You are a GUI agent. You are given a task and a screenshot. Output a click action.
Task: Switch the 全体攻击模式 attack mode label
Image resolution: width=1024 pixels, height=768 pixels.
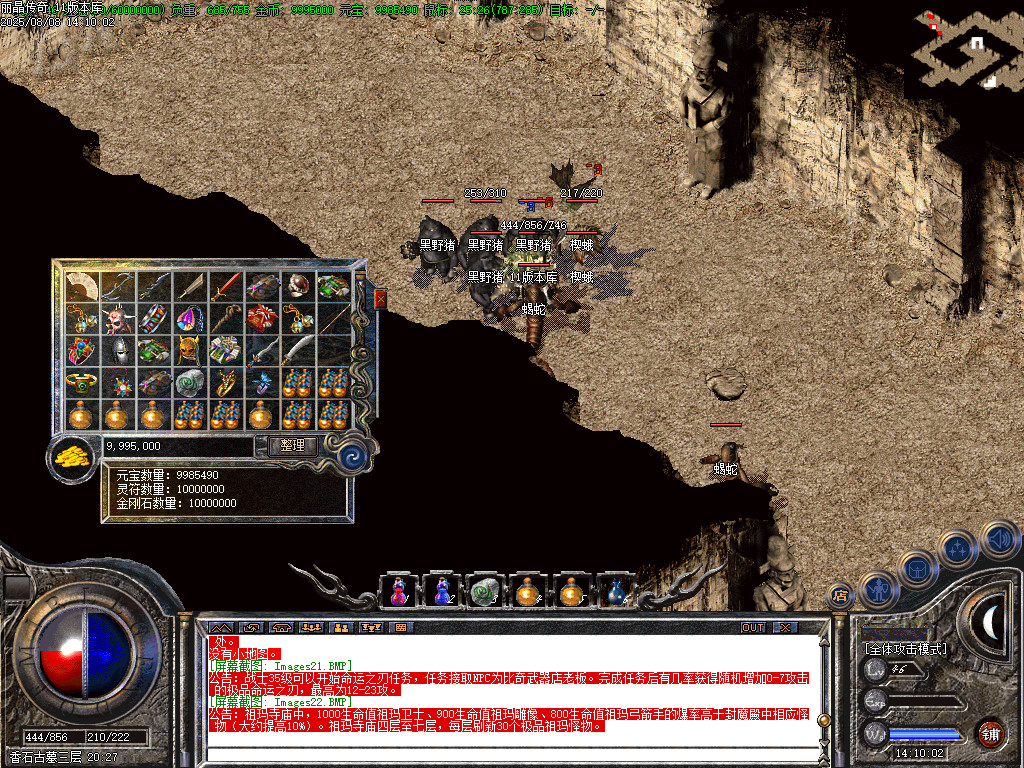[905, 649]
